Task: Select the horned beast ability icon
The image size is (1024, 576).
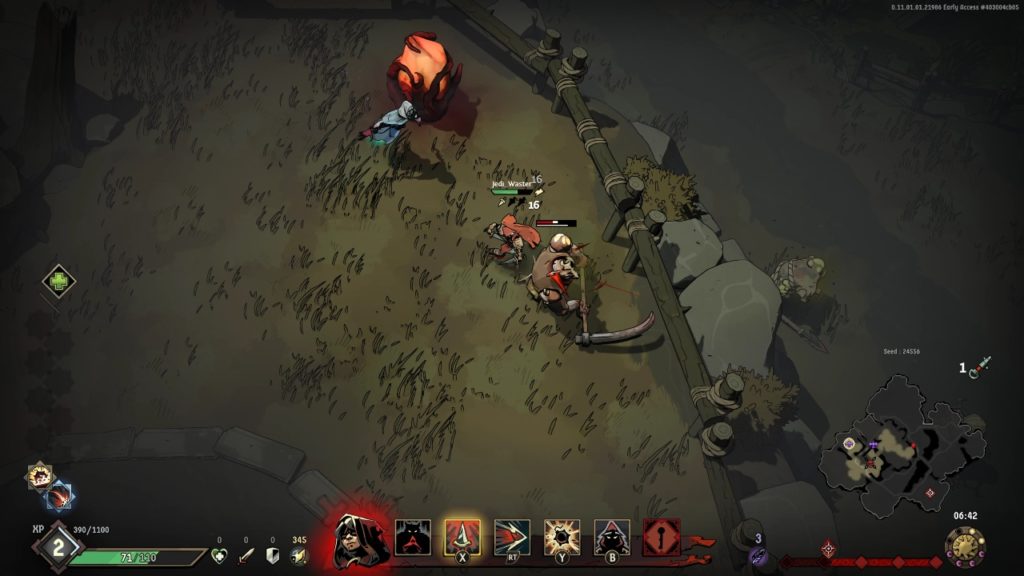Action: tap(412, 538)
